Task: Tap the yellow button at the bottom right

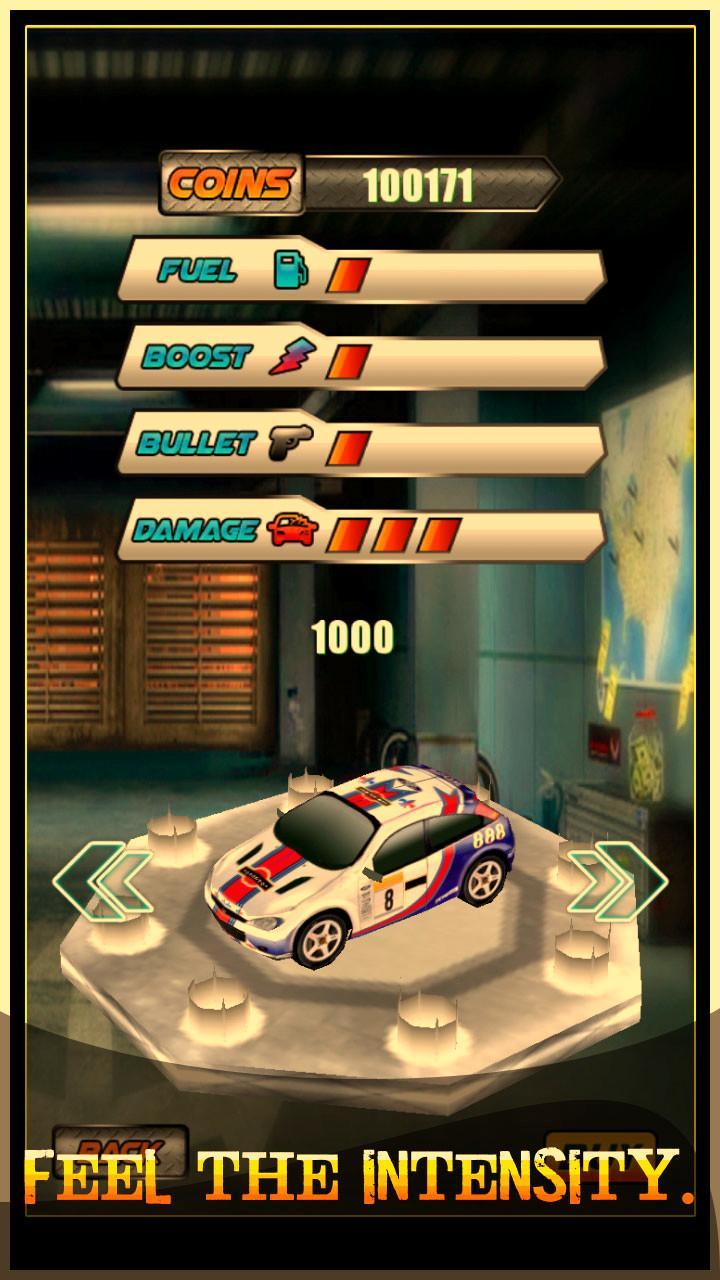Action: [x=600, y=1150]
